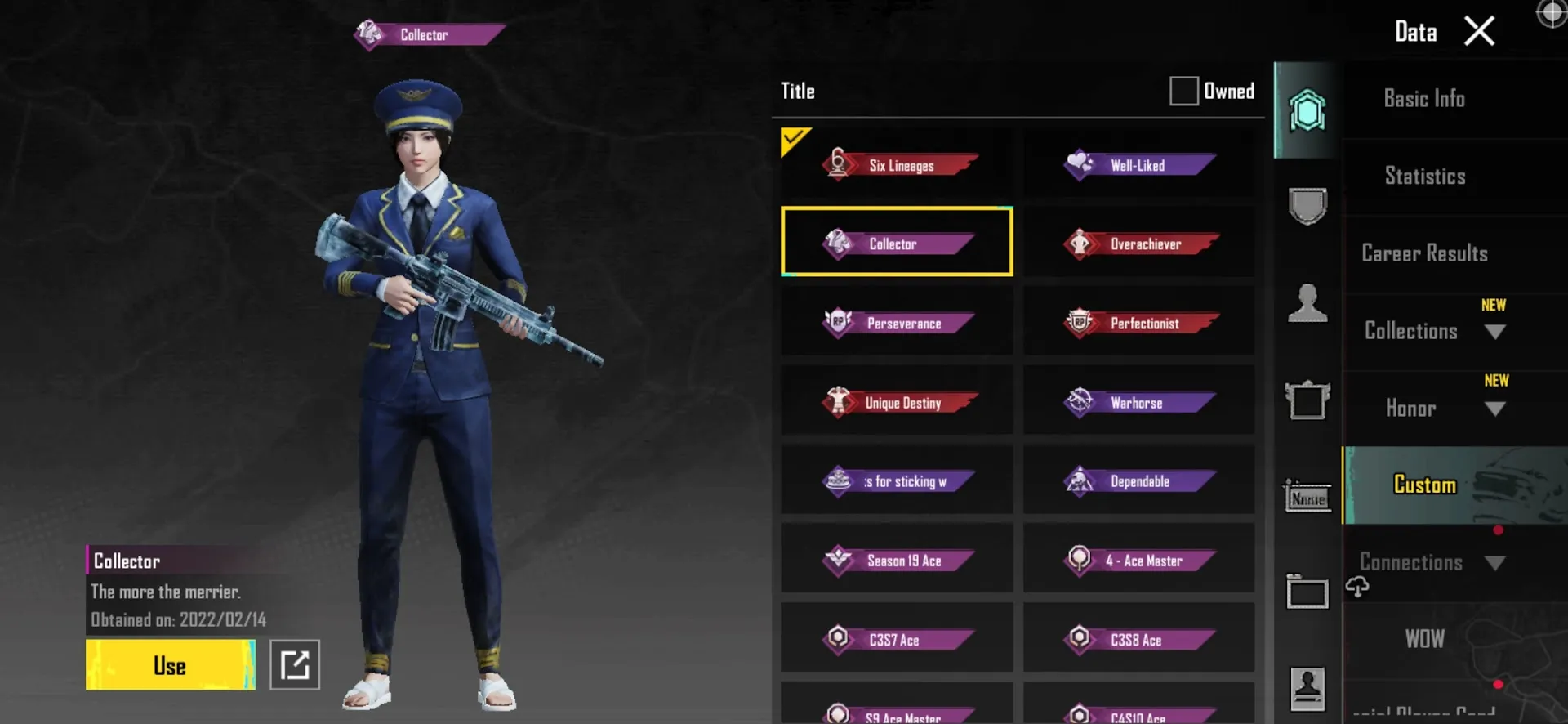Image resolution: width=1568 pixels, height=724 pixels.
Task: Switch to the Custom tab
Action: (1424, 485)
